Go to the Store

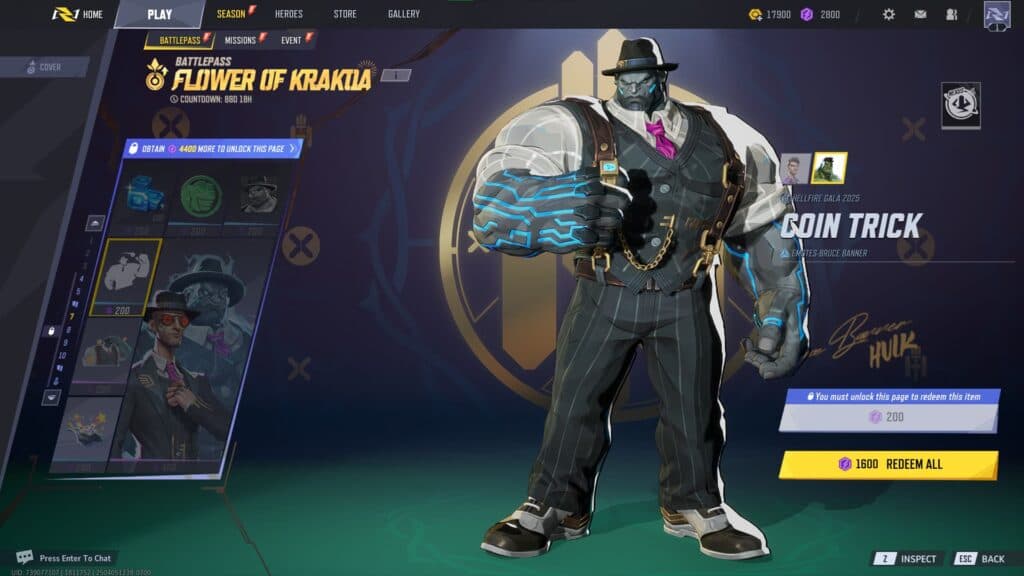coord(344,14)
